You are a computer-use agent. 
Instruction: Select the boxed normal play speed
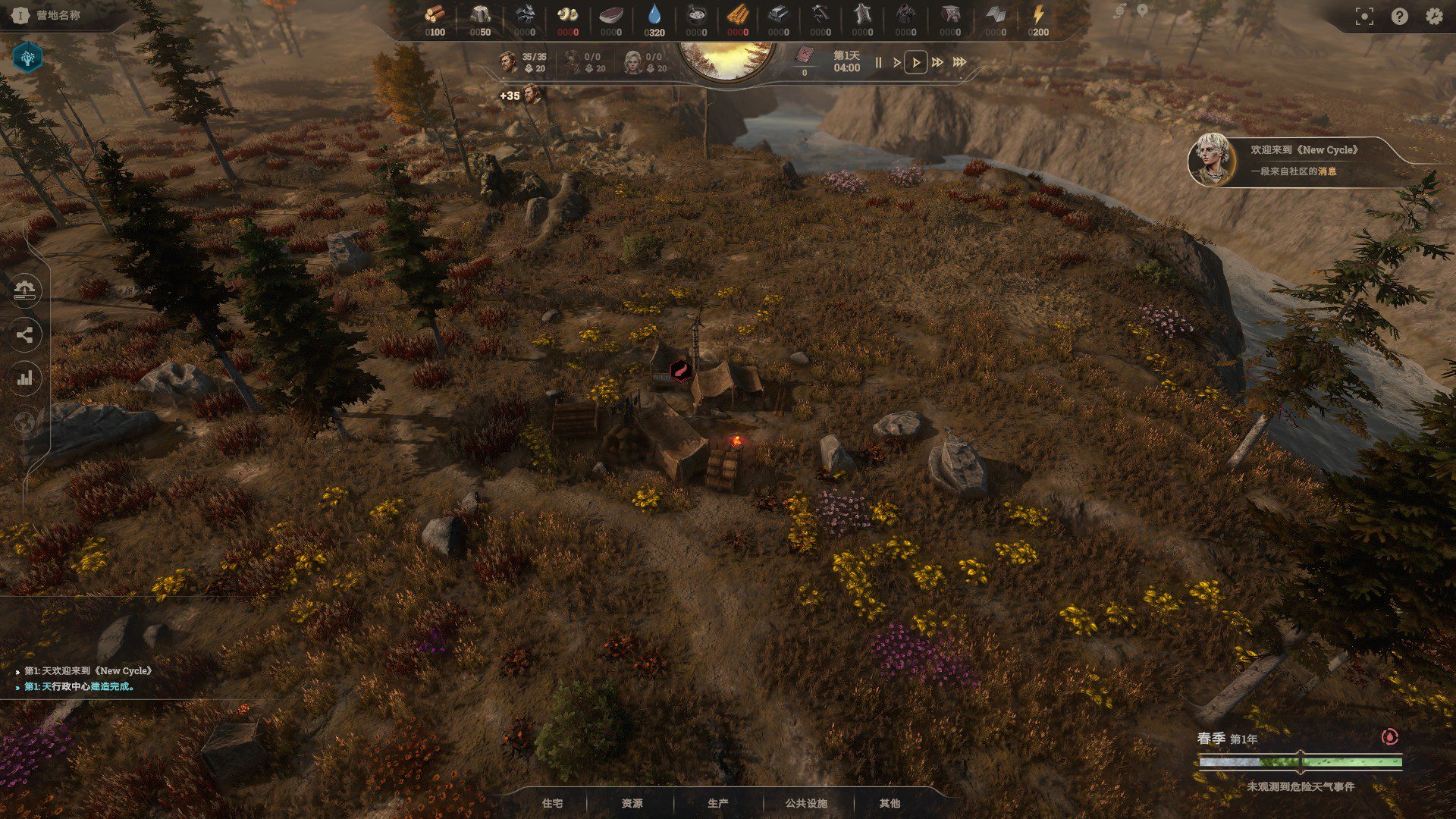[x=916, y=62]
